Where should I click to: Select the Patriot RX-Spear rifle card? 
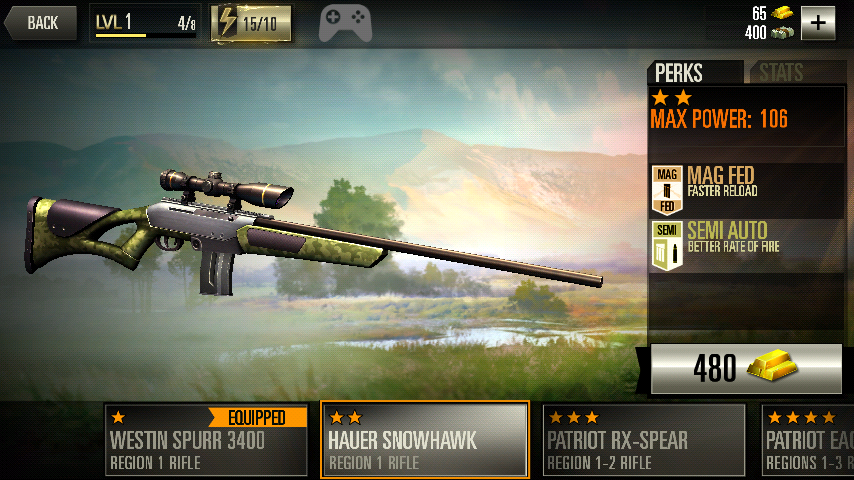[644, 439]
